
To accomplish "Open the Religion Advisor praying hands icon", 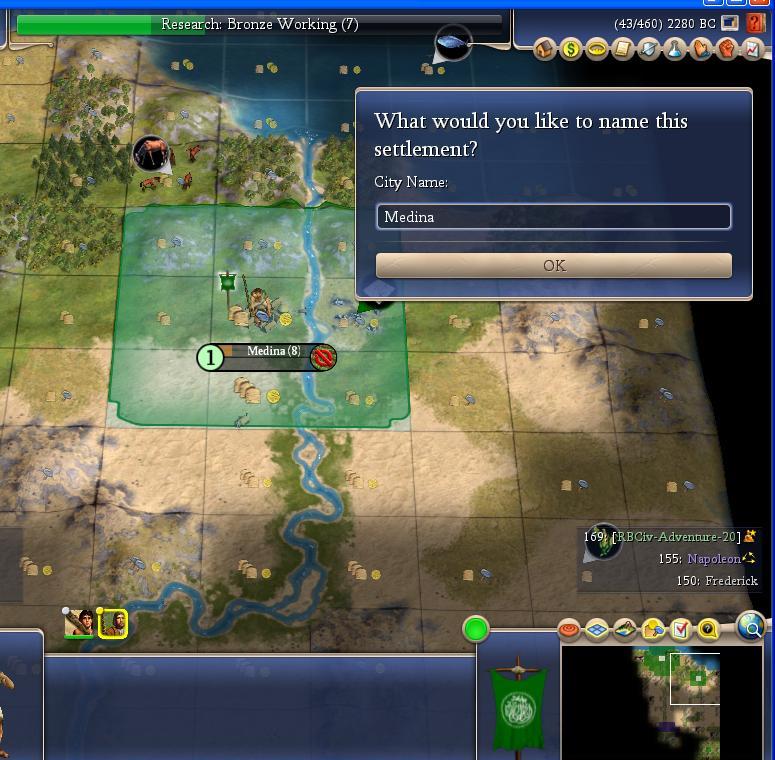I will 701,49.
